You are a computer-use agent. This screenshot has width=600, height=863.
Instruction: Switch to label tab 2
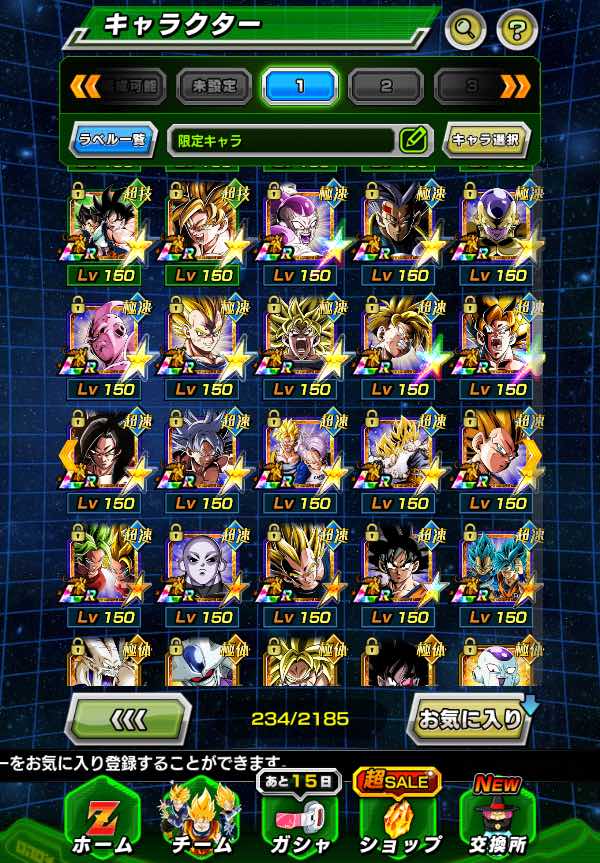click(x=386, y=86)
